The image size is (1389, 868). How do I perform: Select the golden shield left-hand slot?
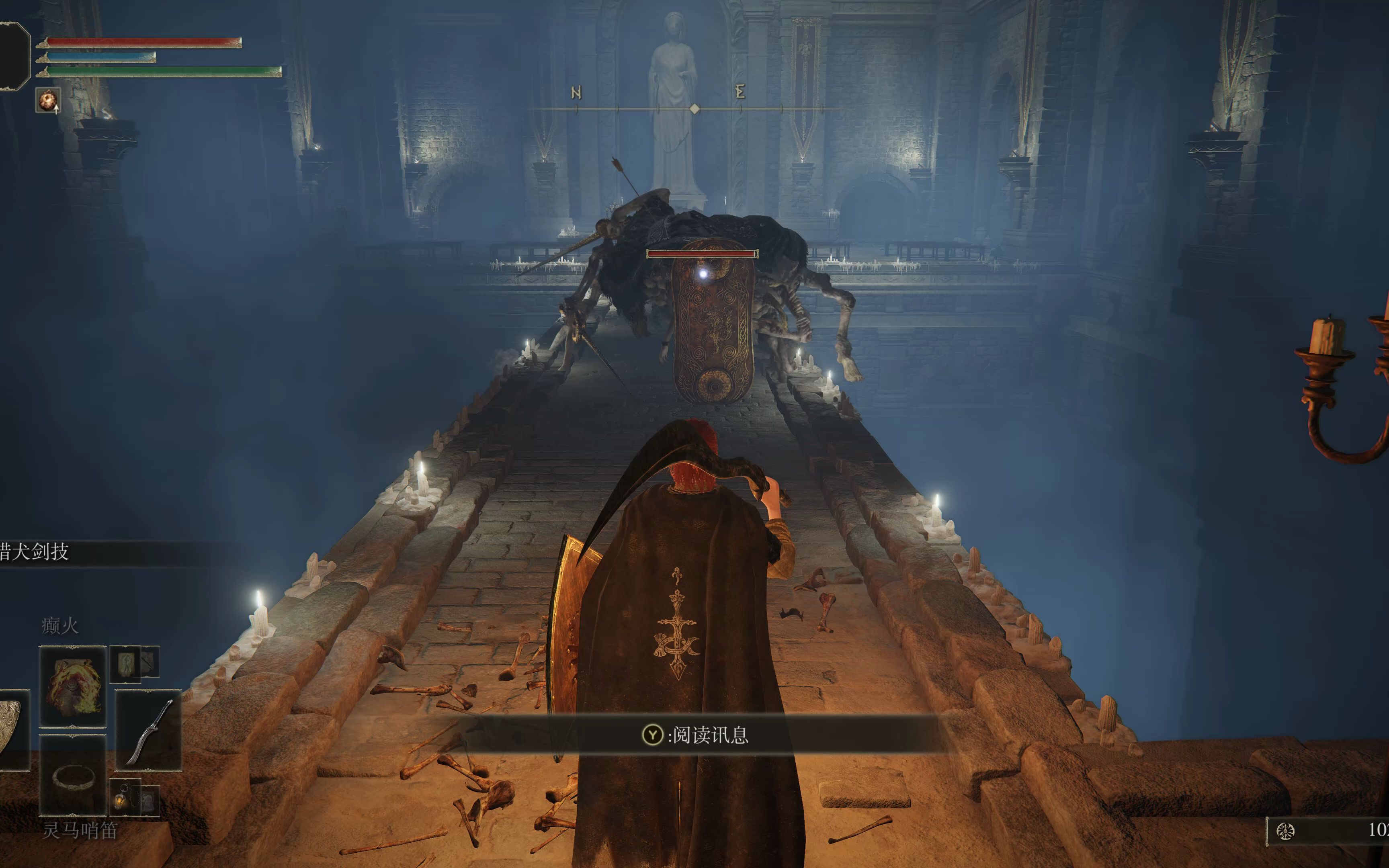tap(12, 730)
